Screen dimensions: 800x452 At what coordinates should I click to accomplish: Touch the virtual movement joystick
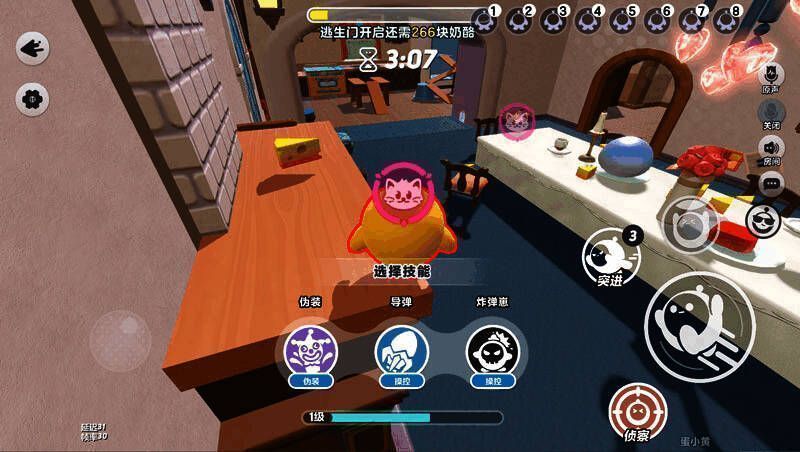pos(120,340)
